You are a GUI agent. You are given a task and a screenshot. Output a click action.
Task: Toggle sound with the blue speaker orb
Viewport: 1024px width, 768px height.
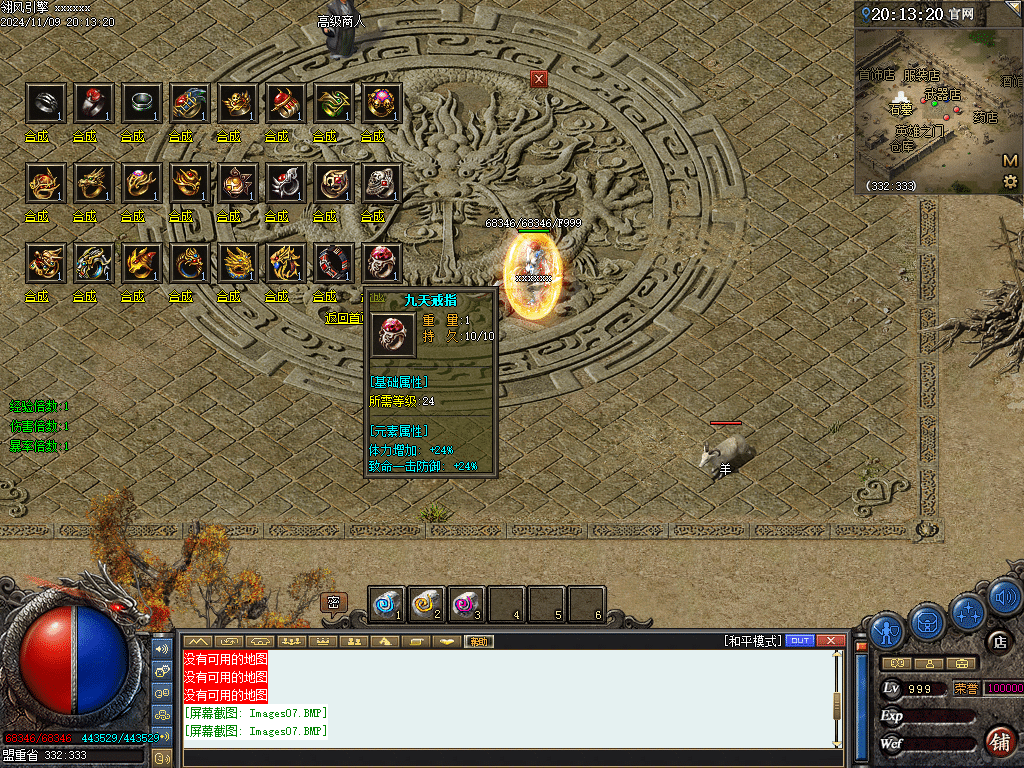pos(1005,598)
